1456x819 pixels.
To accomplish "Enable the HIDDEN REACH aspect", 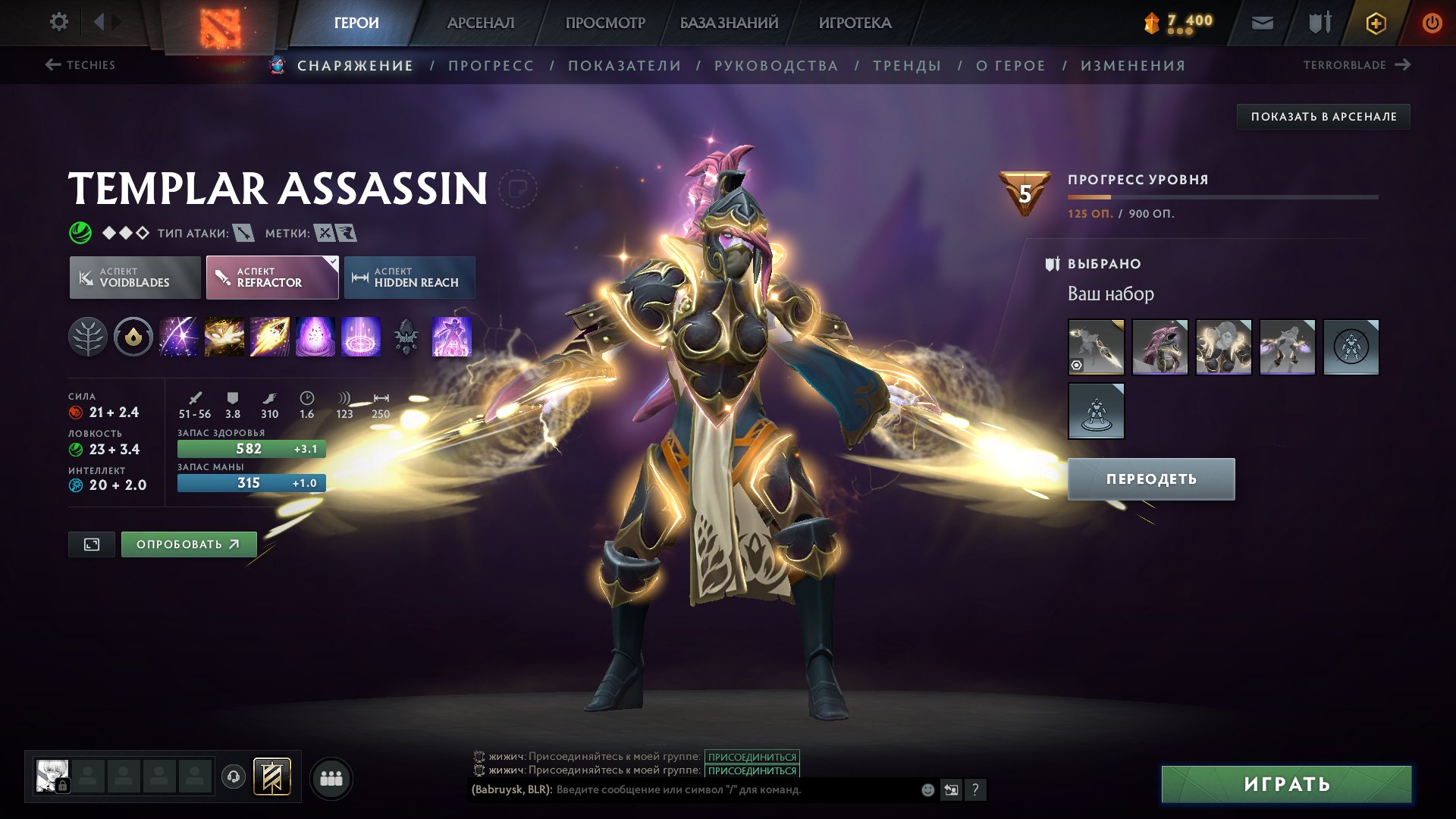I will pos(409,277).
